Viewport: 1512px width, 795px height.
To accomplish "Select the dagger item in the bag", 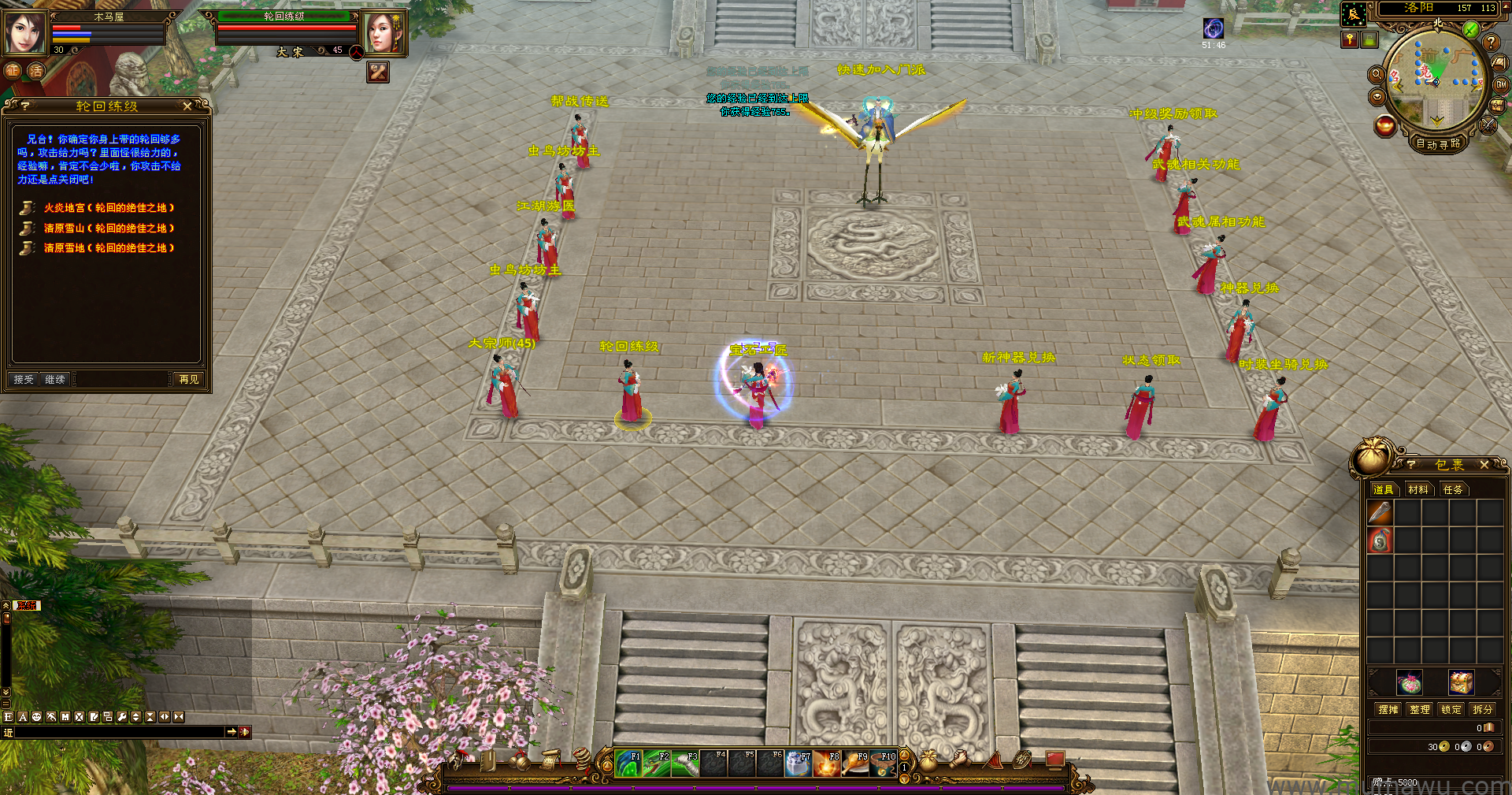I will [x=1380, y=513].
